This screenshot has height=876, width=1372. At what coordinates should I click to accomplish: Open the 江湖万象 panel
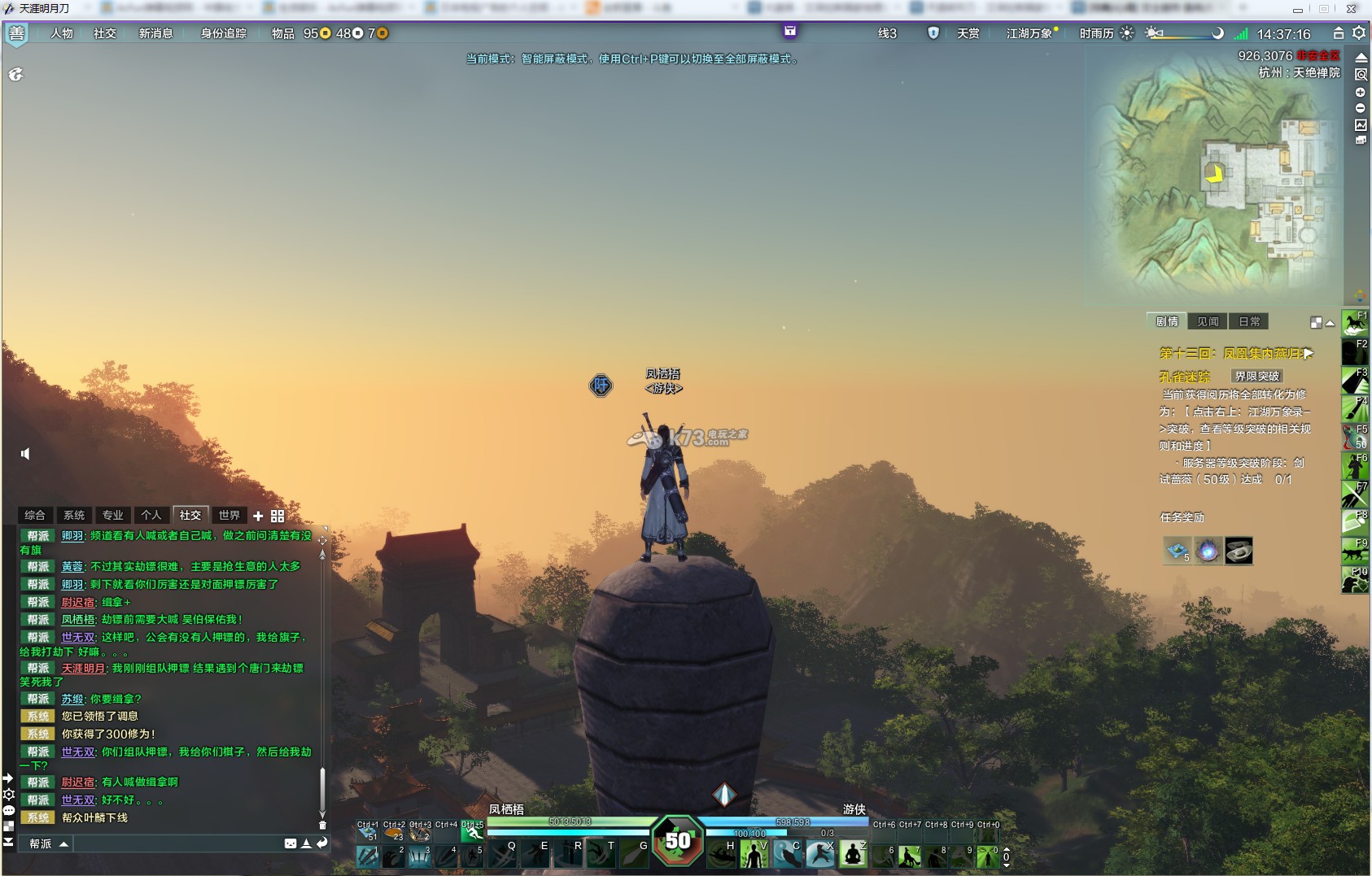pyautogui.click(x=1029, y=33)
